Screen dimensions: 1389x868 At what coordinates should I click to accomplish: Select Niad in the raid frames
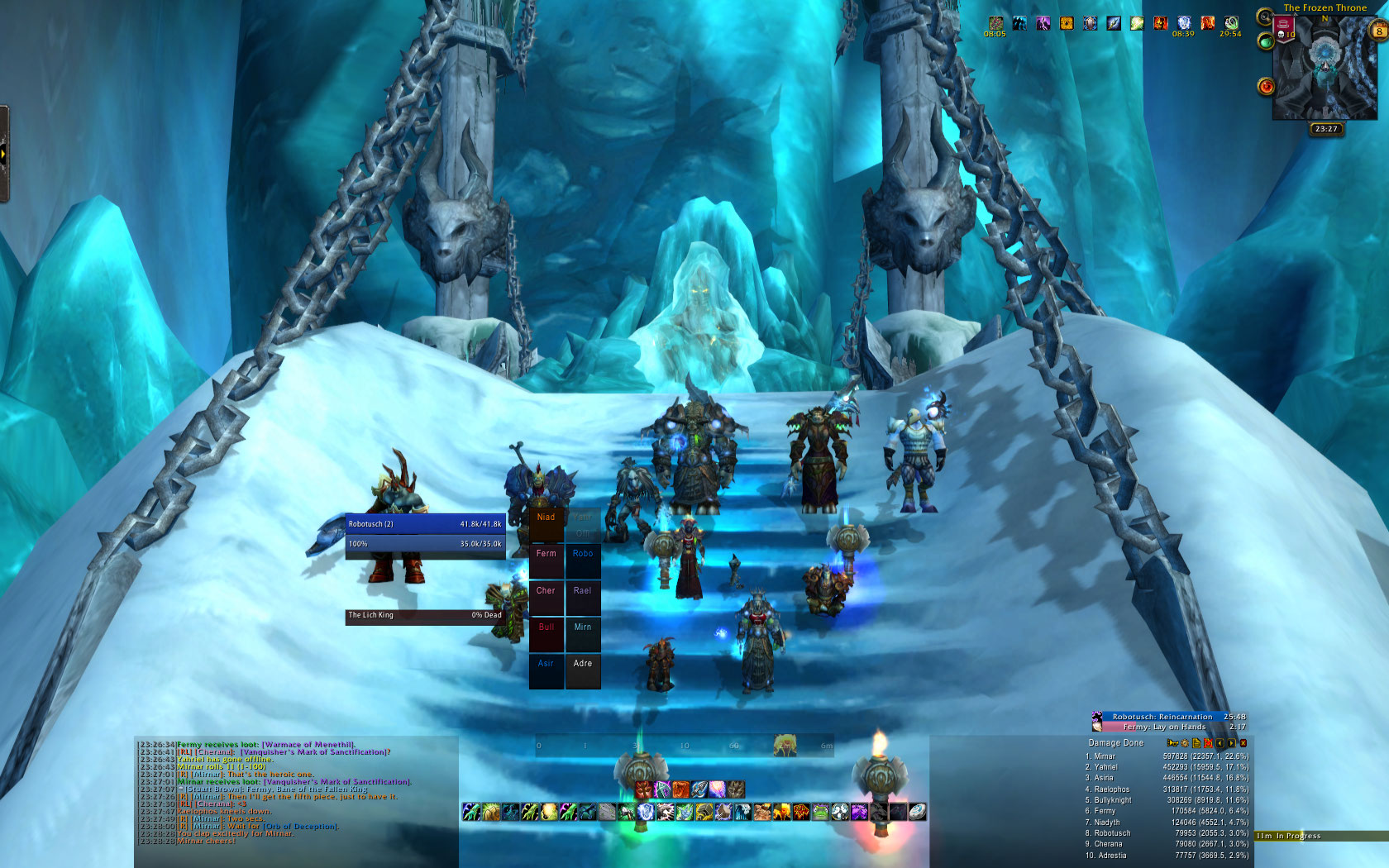pos(546,525)
